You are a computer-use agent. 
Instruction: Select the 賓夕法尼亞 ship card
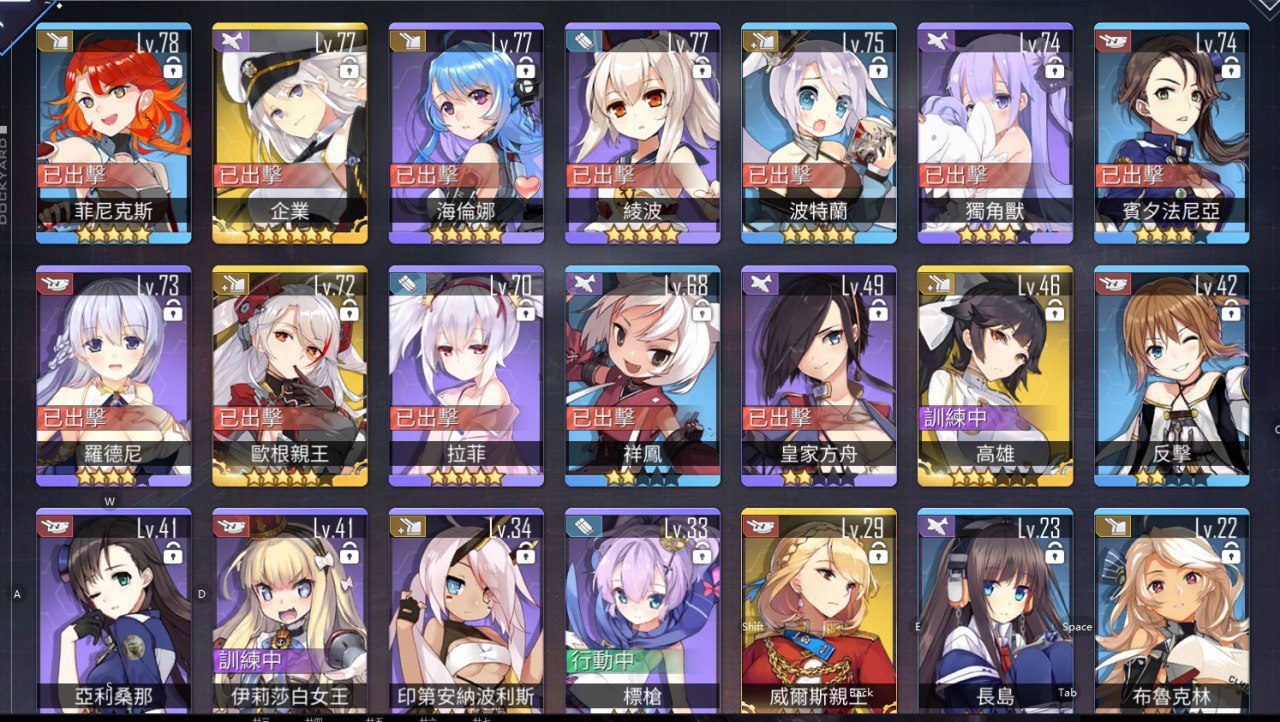click(1171, 130)
